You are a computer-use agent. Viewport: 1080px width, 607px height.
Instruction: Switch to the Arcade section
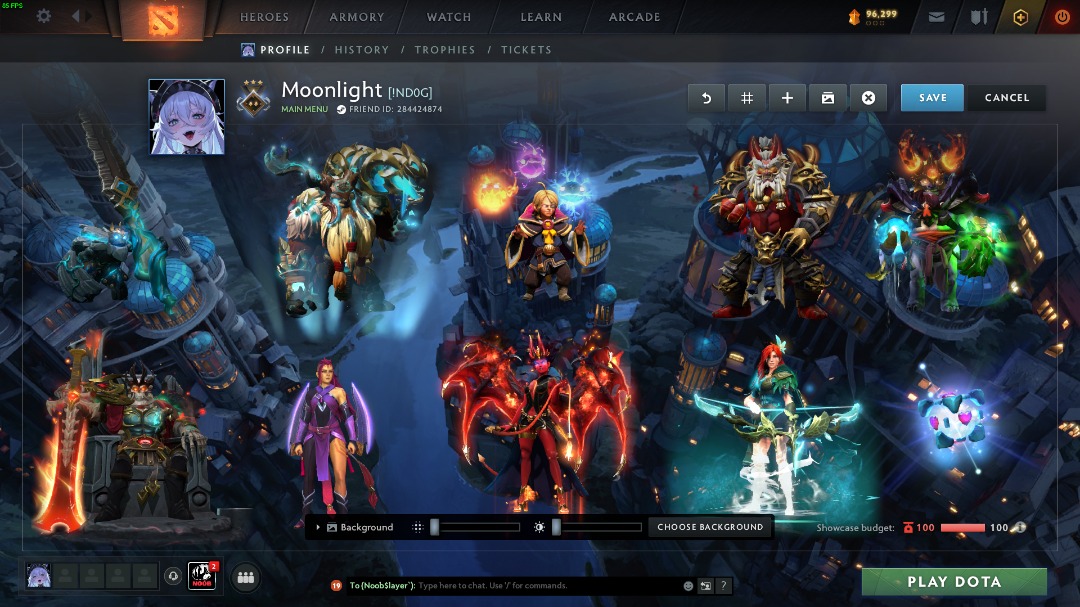coord(634,17)
